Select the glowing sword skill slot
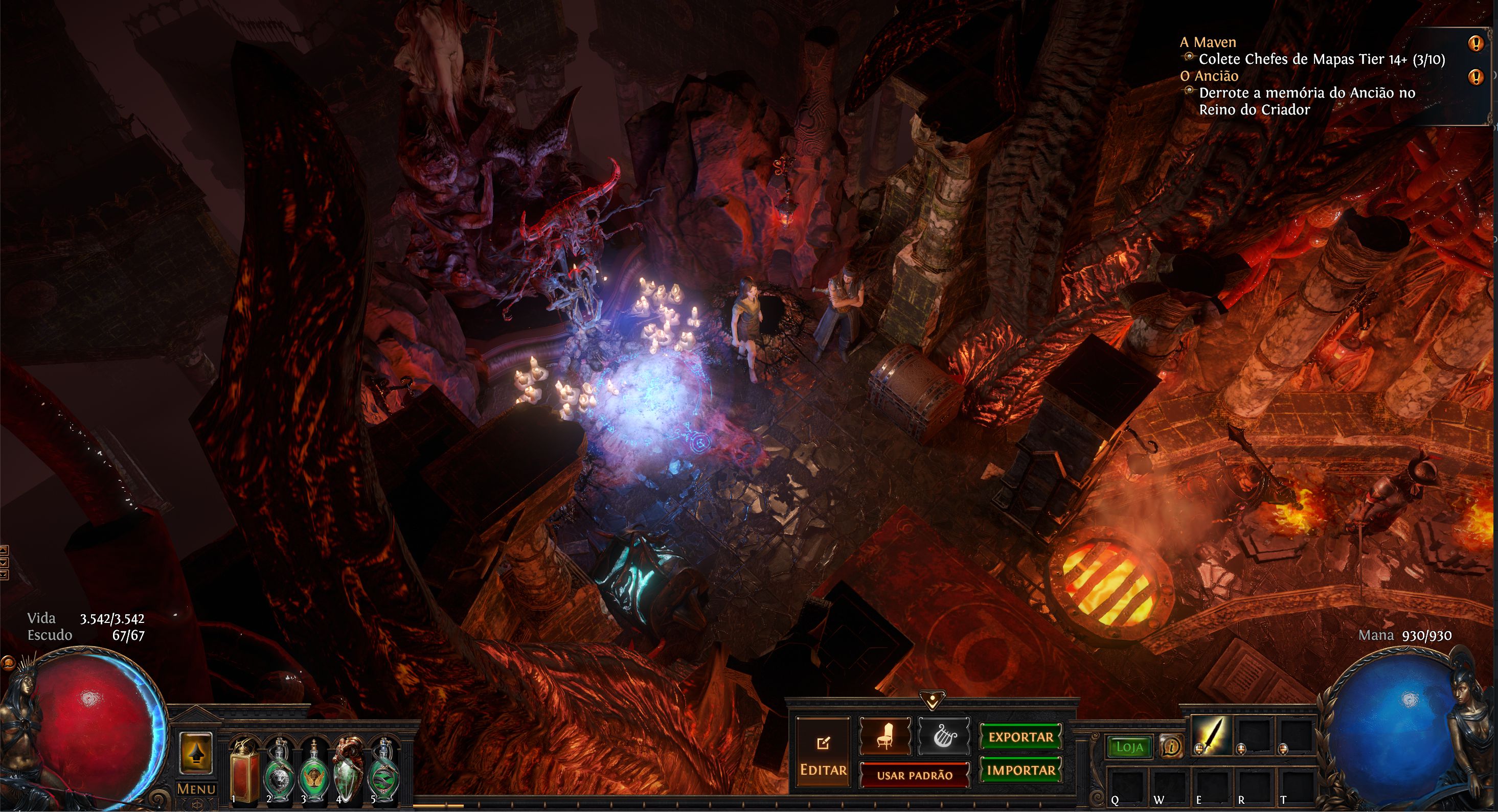Screen dimensions: 1498x812 pos(1212,735)
